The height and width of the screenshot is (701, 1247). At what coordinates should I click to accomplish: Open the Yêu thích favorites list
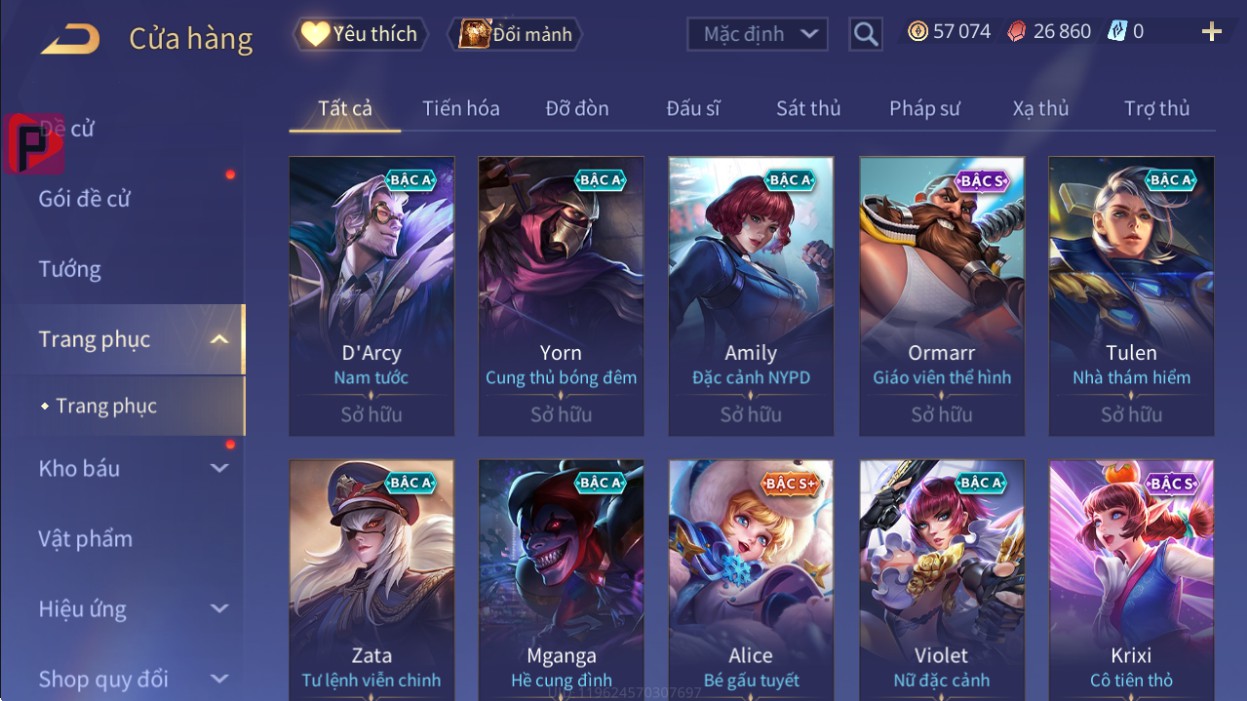(360, 34)
